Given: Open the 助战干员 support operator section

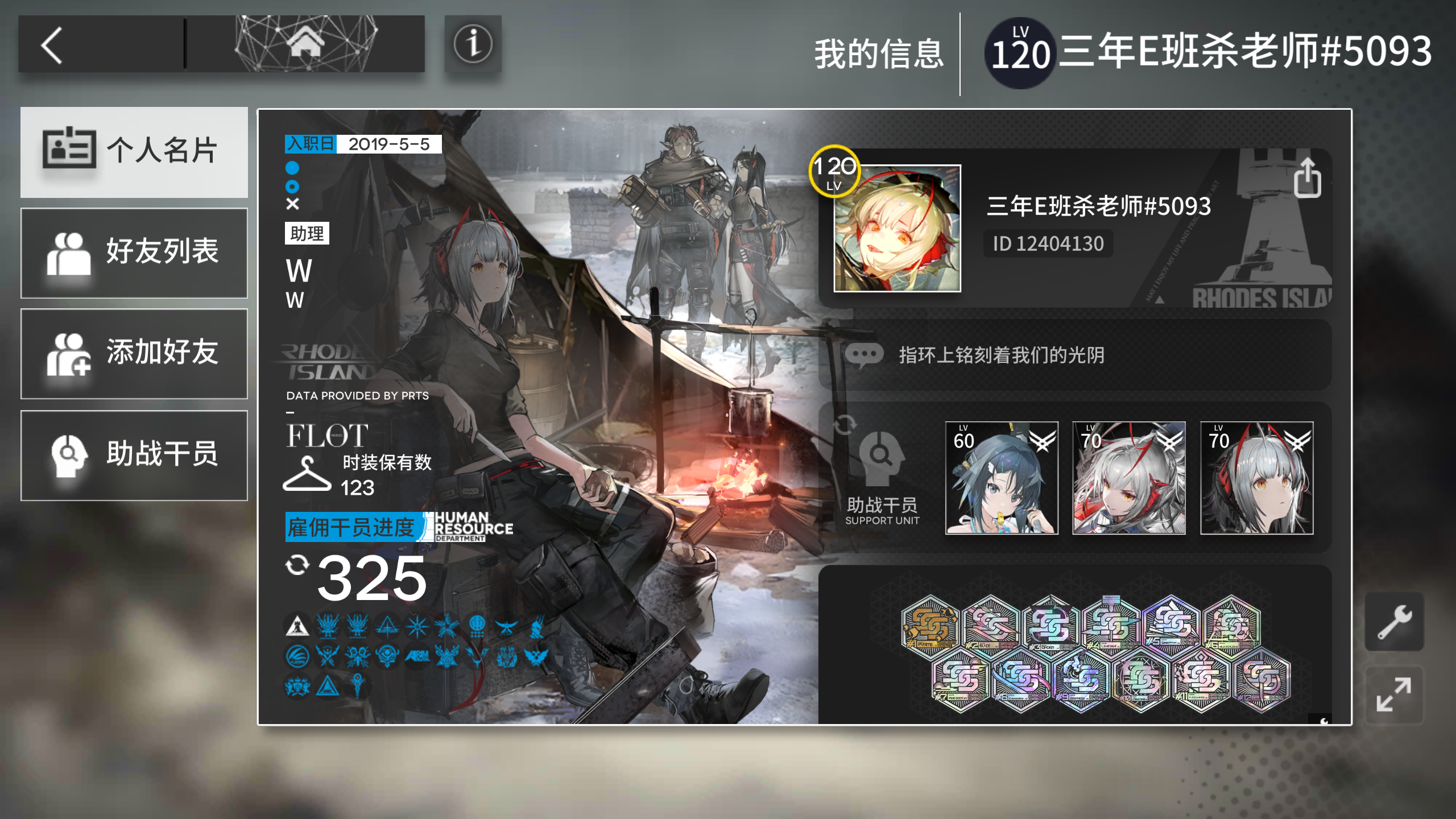Looking at the screenshot, I should coord(134,454).
